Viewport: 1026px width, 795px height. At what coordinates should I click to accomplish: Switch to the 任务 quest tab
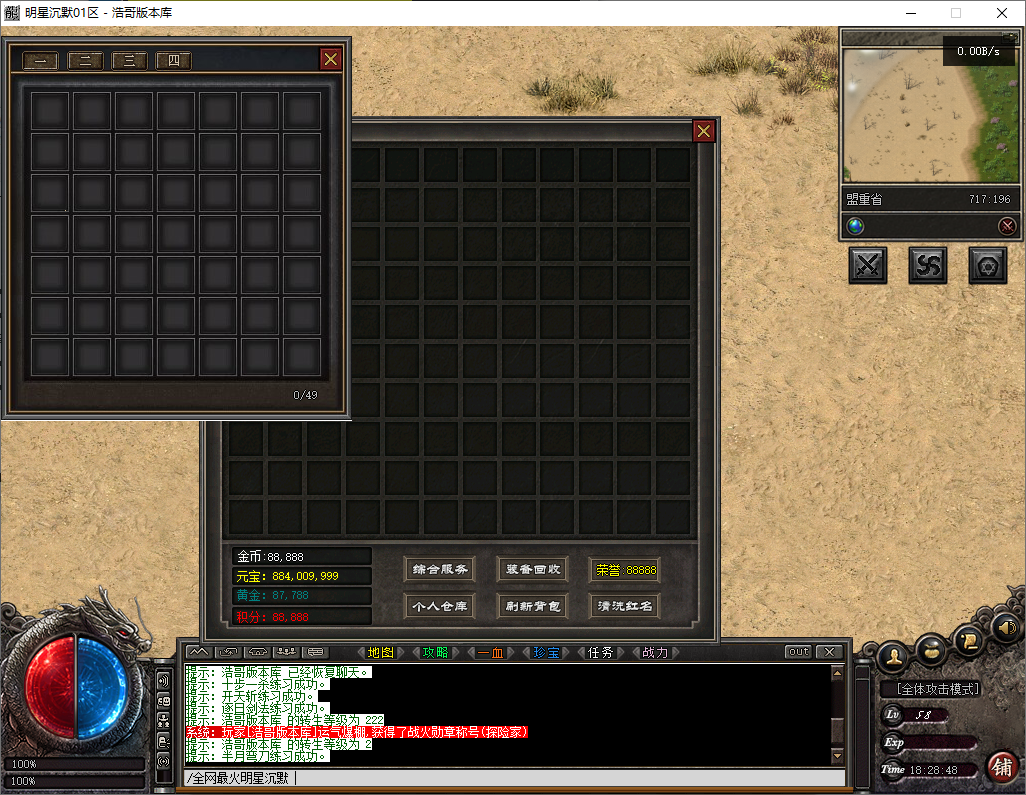pyautogui.click(x=601, y=652)
